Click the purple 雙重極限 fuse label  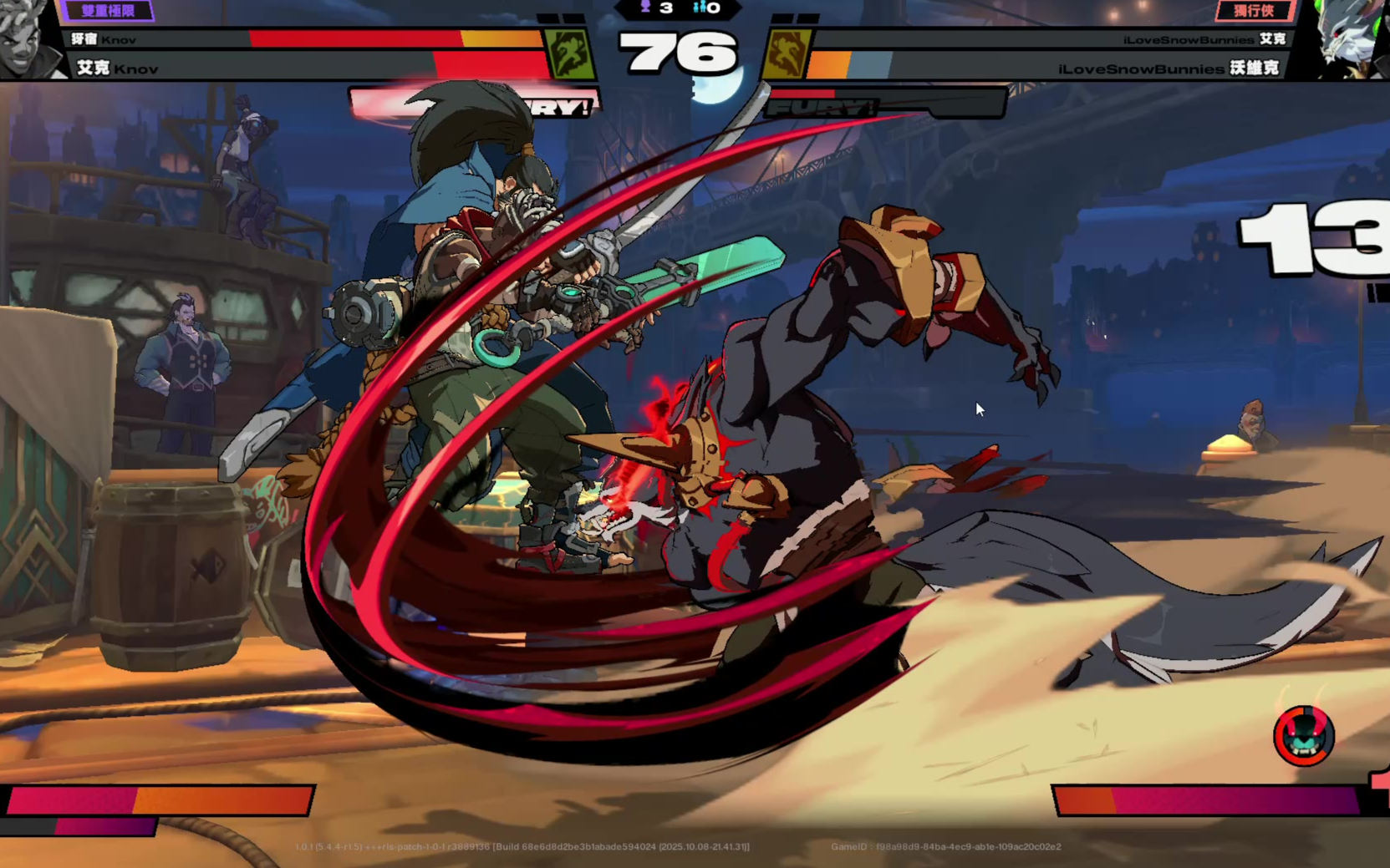pyautogui.click(x=108, y=11)
